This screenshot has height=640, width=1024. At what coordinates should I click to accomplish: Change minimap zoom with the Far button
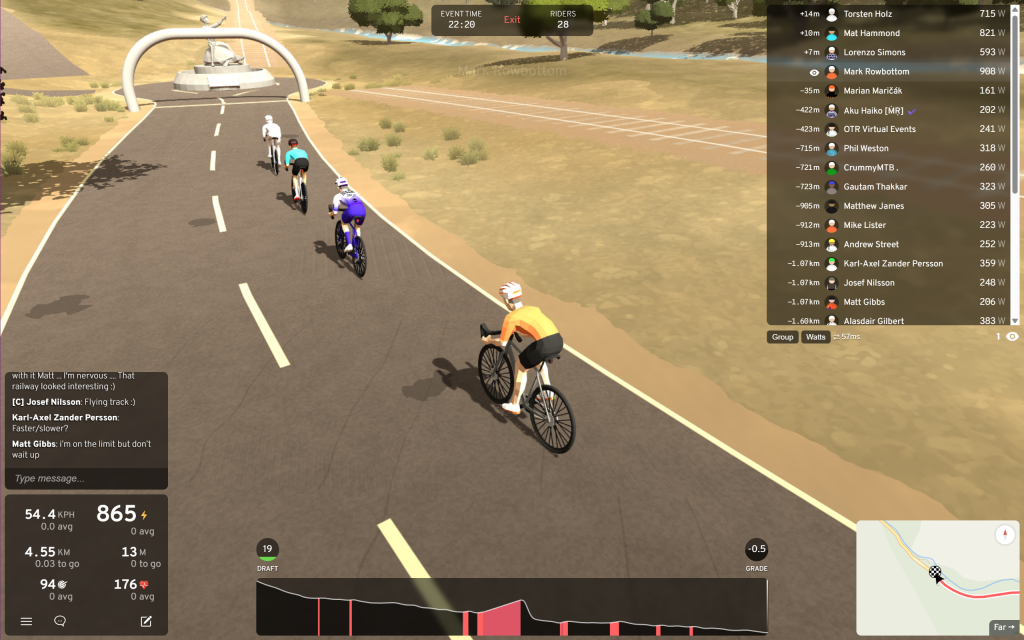tap(1003, 627)
